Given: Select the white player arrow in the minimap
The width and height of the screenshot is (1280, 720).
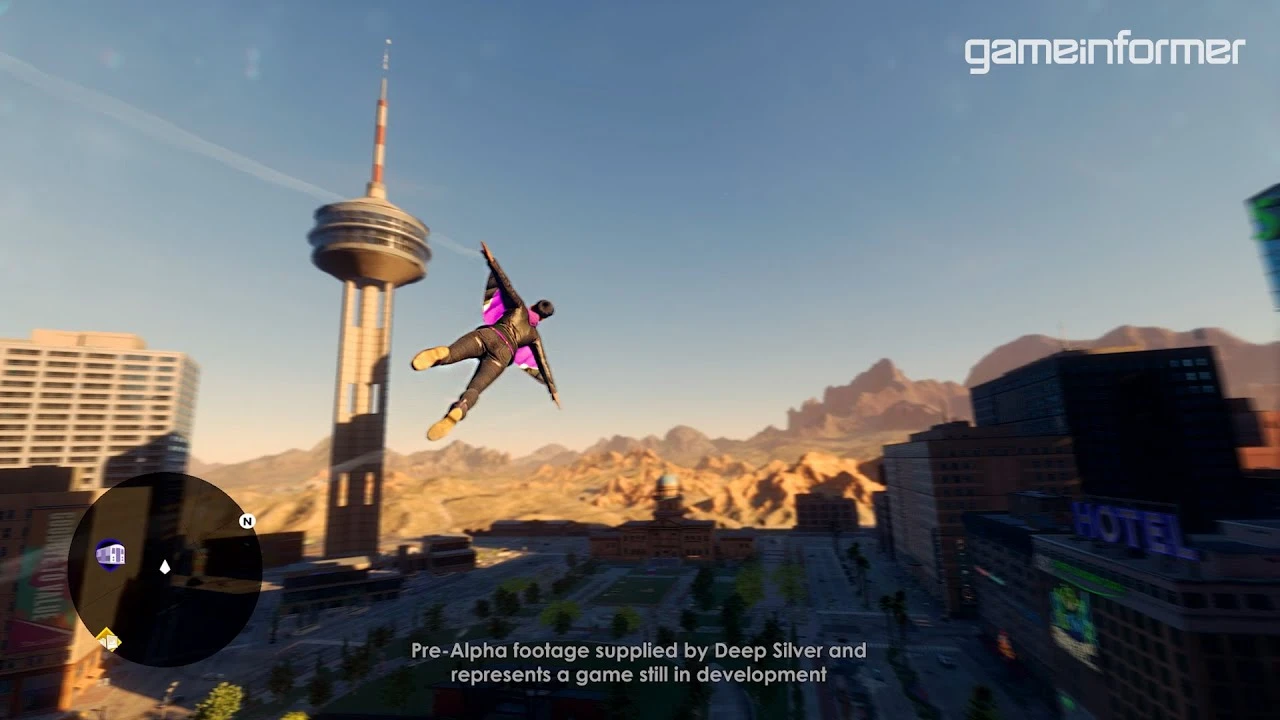Looking at the screenshot, I should click(x=165, y=567).
